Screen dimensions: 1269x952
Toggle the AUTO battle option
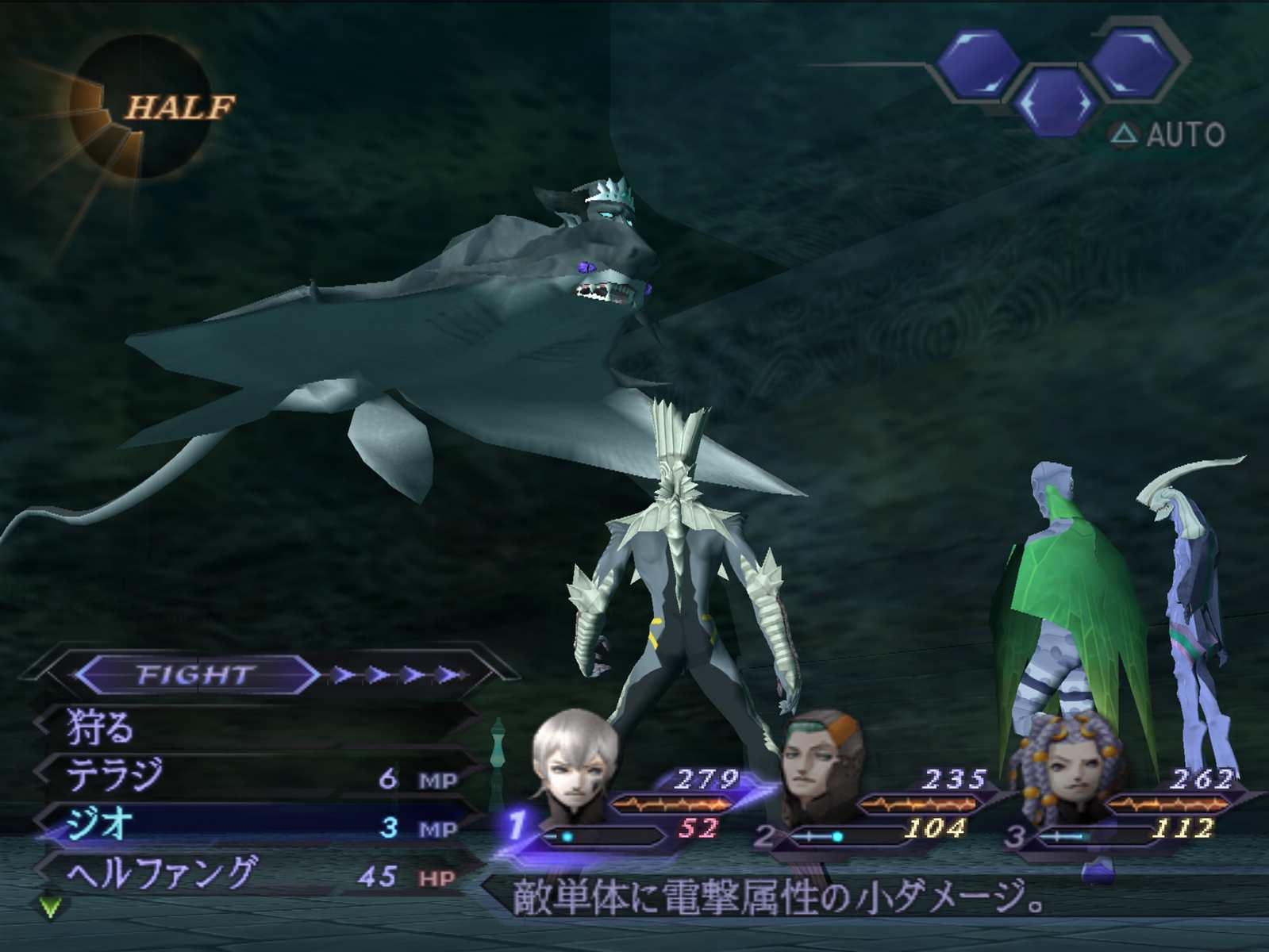(1168, 135)
